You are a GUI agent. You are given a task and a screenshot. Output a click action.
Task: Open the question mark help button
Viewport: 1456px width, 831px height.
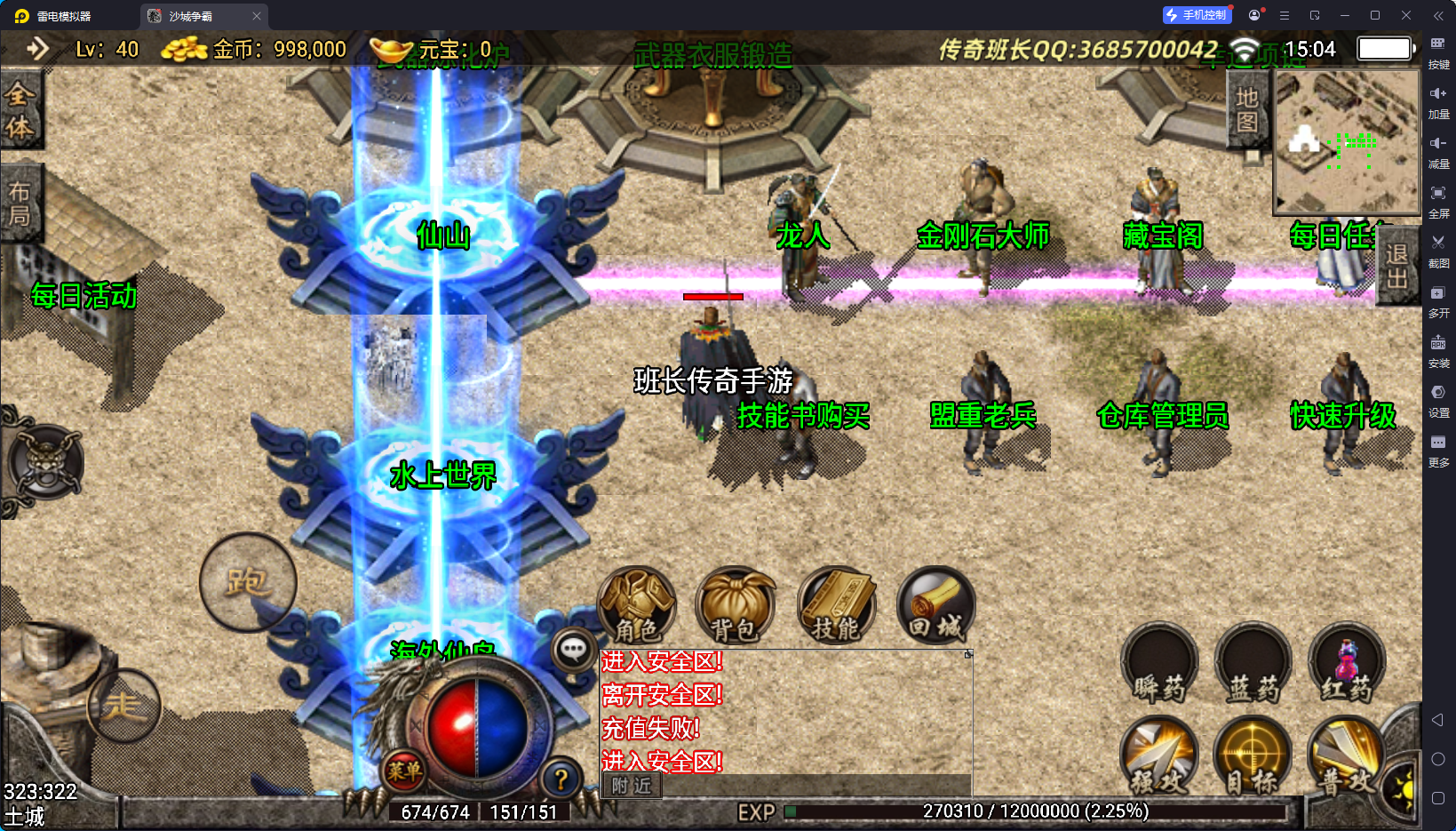click(x=561, y=779)
